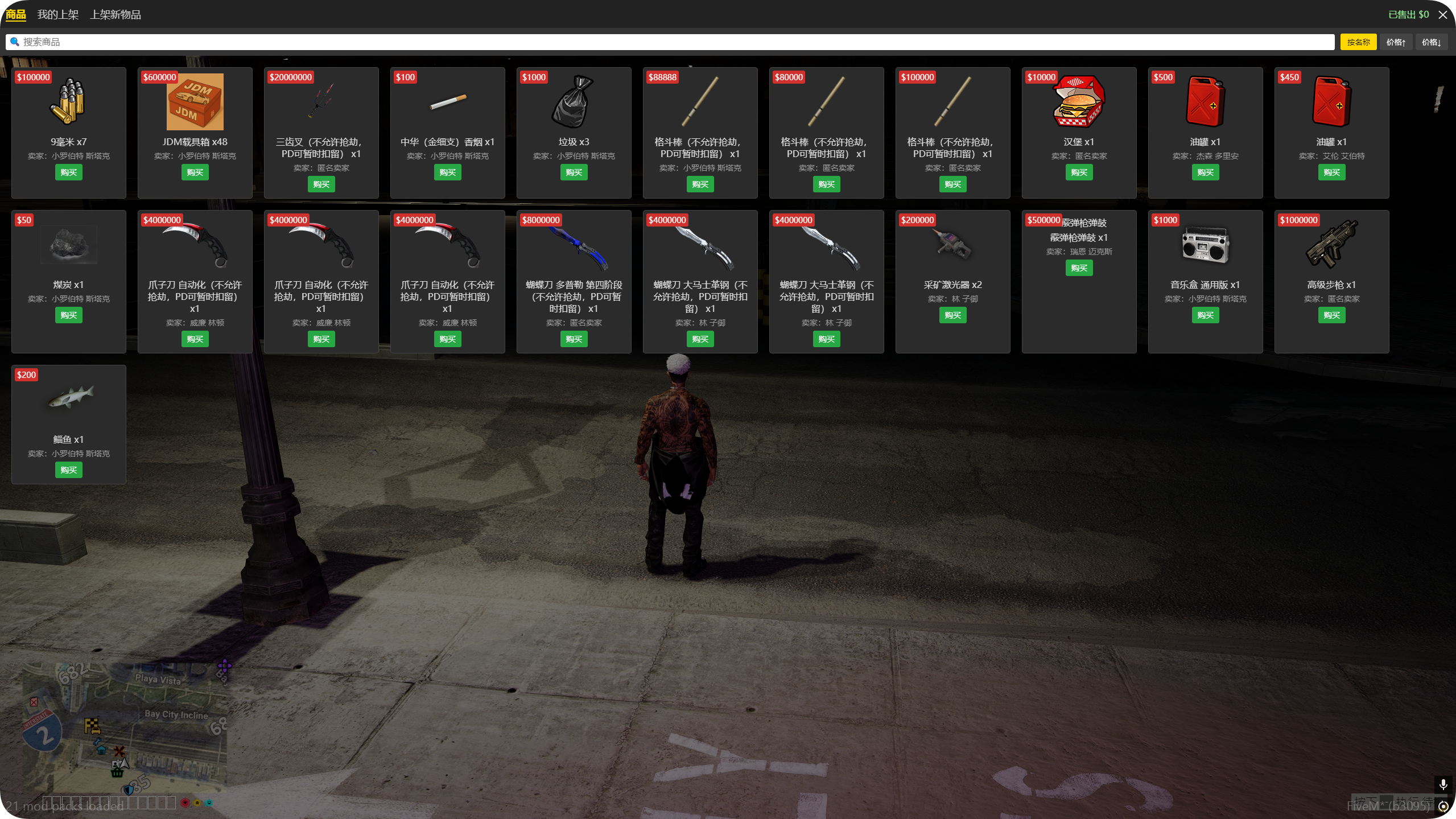Buy the 高级步枪 x1 rifle
The image size is (1456, 819).
tap(1331, 315)
